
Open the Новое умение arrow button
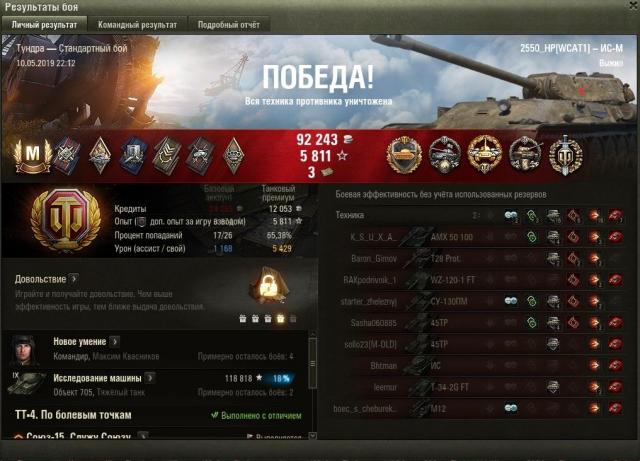[115, 342]
